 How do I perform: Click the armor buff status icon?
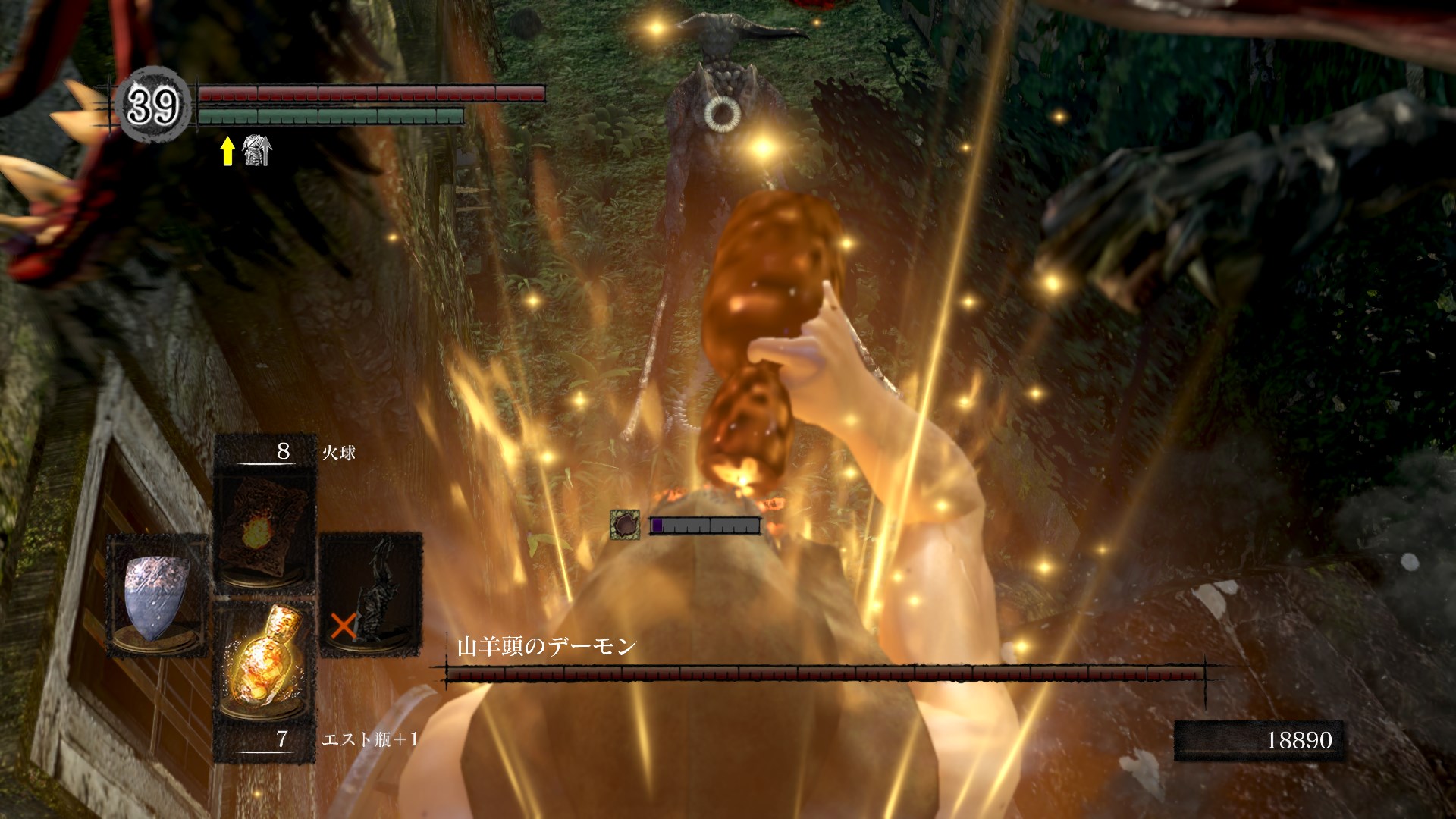[x=256, y=151]
